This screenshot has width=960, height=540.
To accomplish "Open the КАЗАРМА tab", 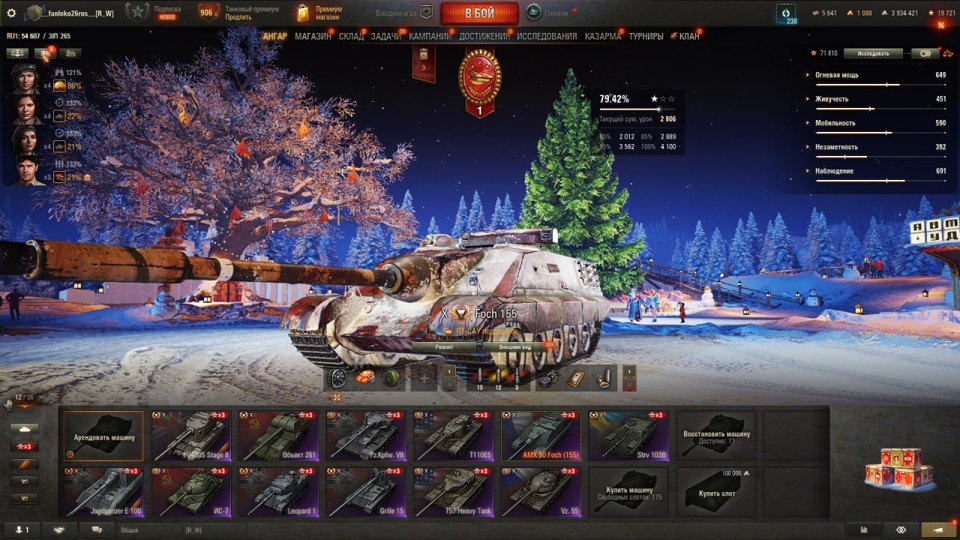I will (603, 37).
